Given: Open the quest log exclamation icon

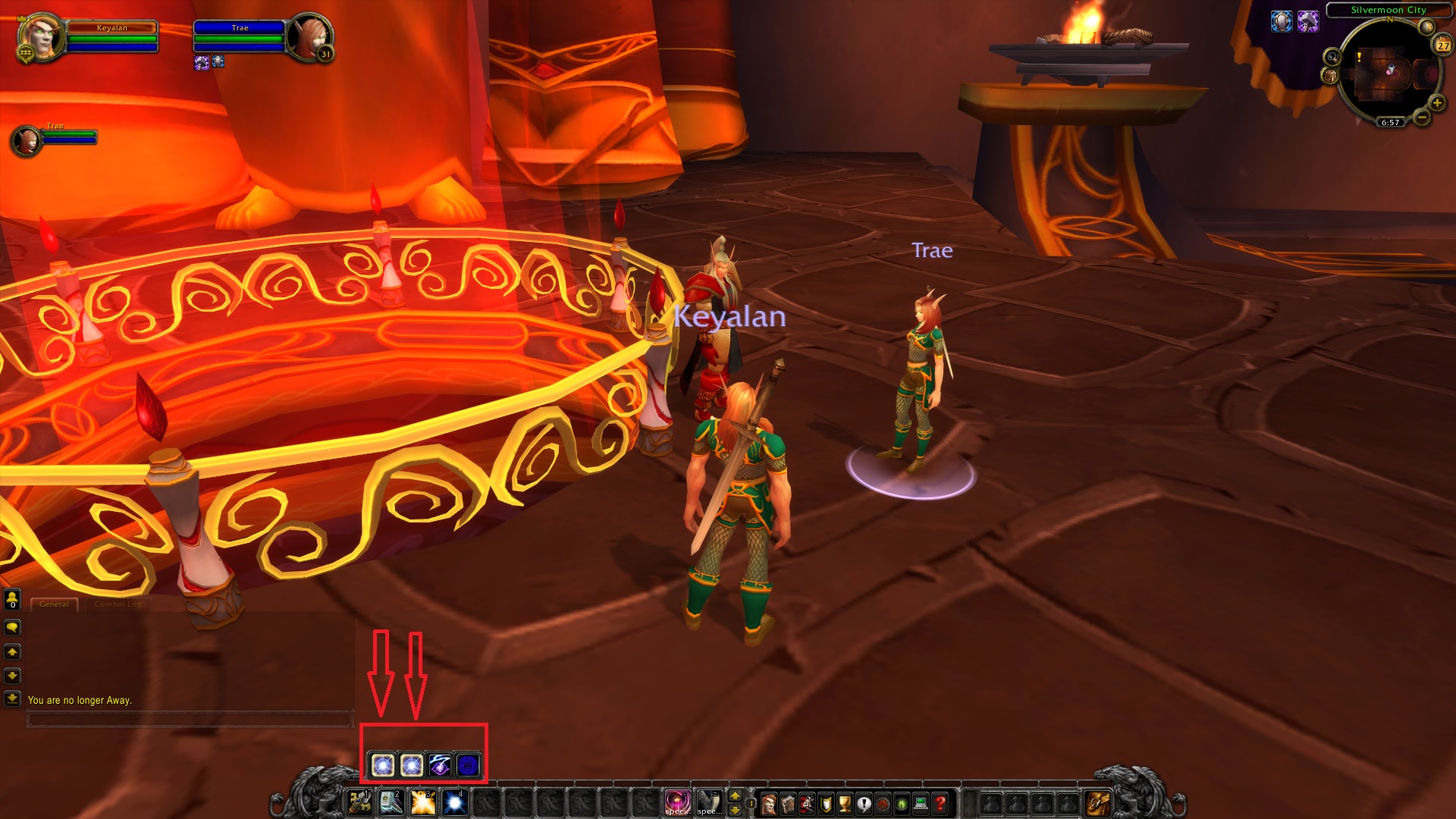Looking at the screenshot, I should [864, 805].
